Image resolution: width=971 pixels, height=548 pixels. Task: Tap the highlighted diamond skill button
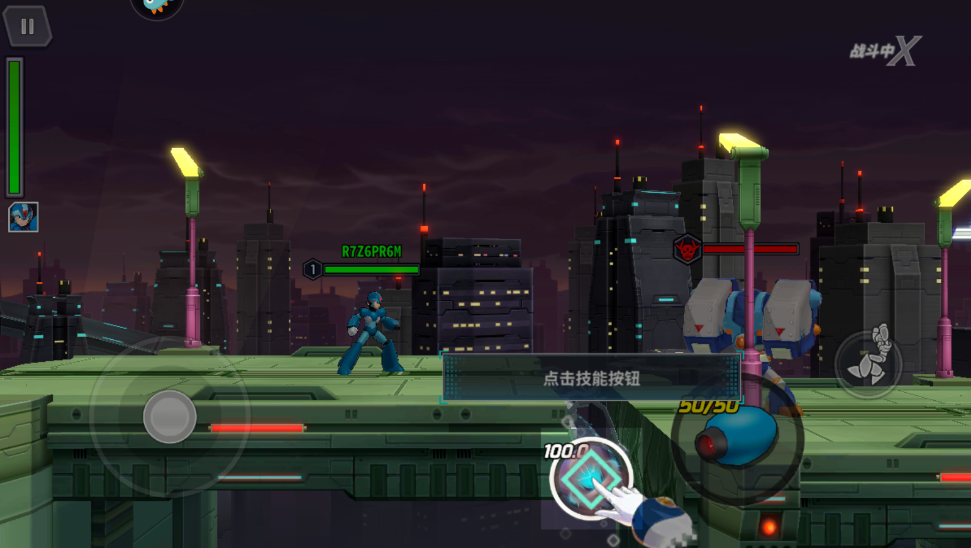(590, 478)
